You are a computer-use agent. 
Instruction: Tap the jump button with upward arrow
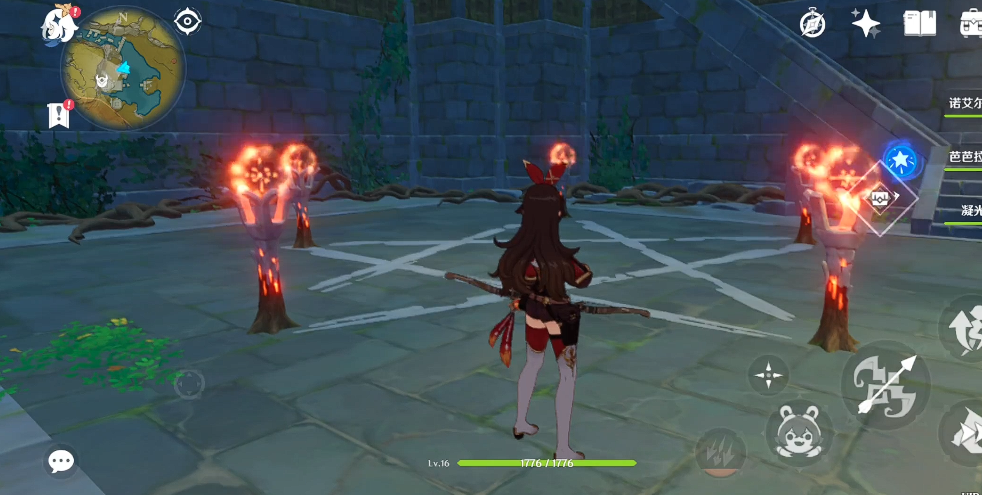coord(962,328)
